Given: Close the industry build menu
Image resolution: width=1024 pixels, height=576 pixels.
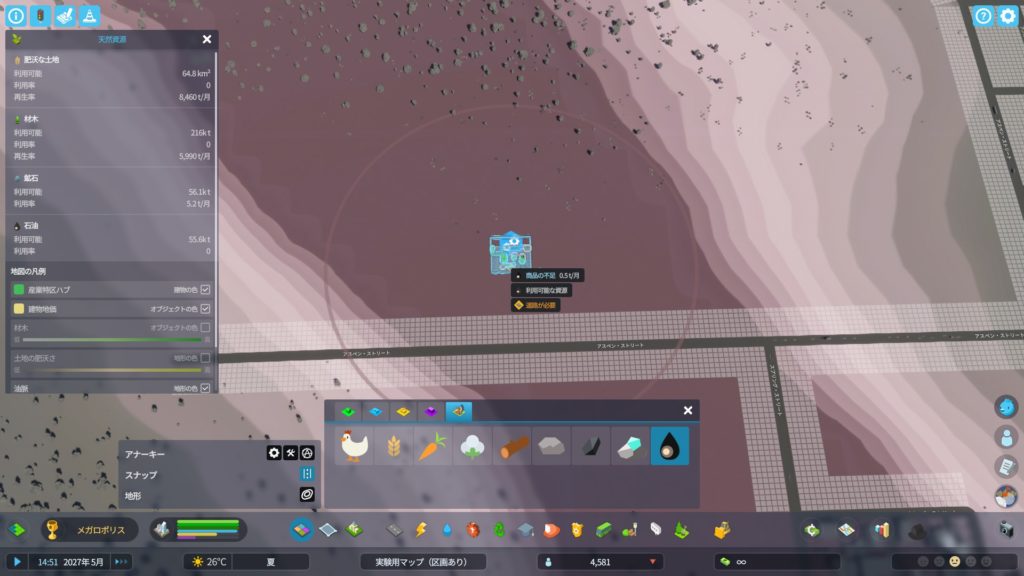Looking at the screenshot, I should click(x=688, y=411).
